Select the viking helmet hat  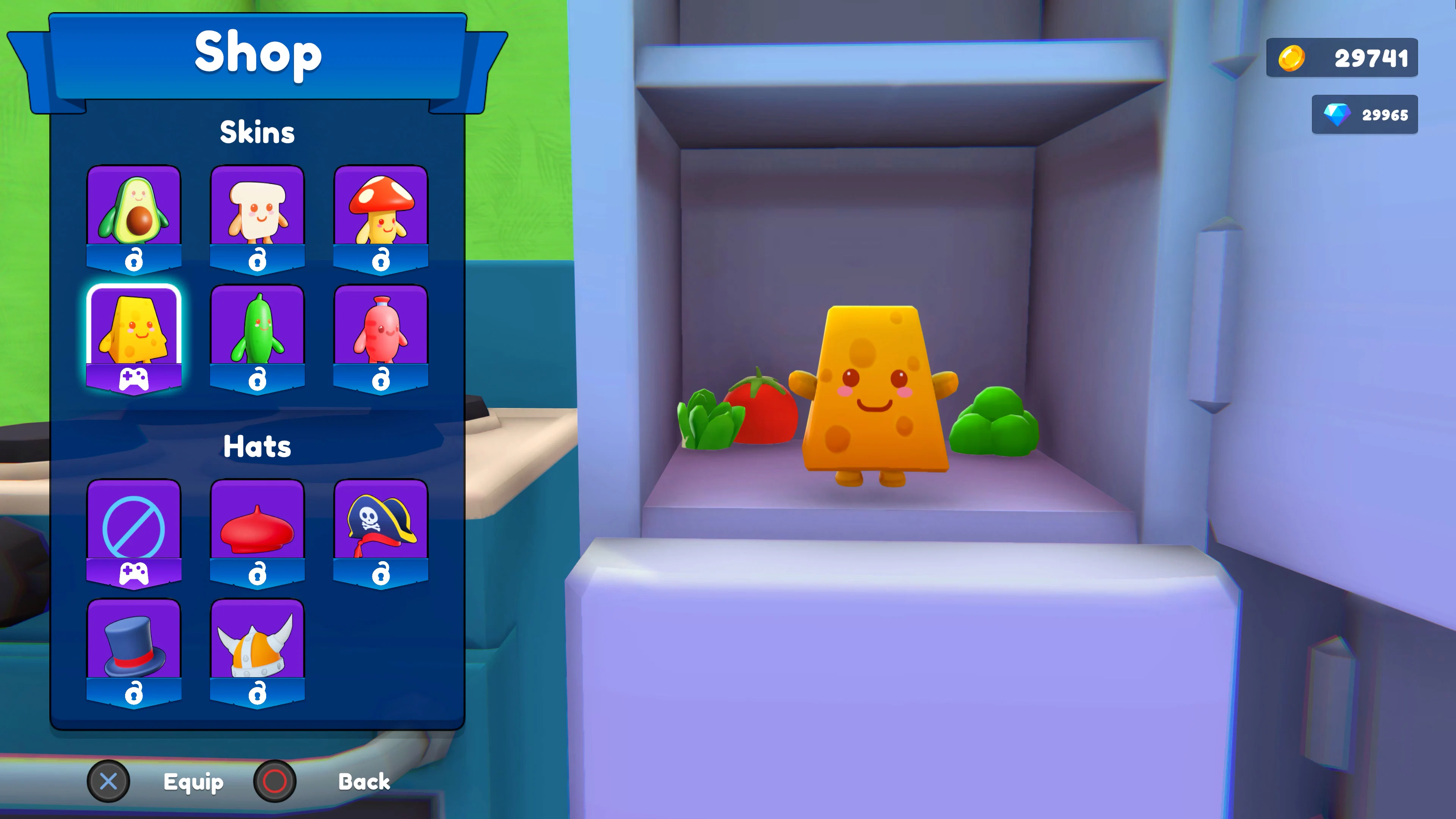258,644
